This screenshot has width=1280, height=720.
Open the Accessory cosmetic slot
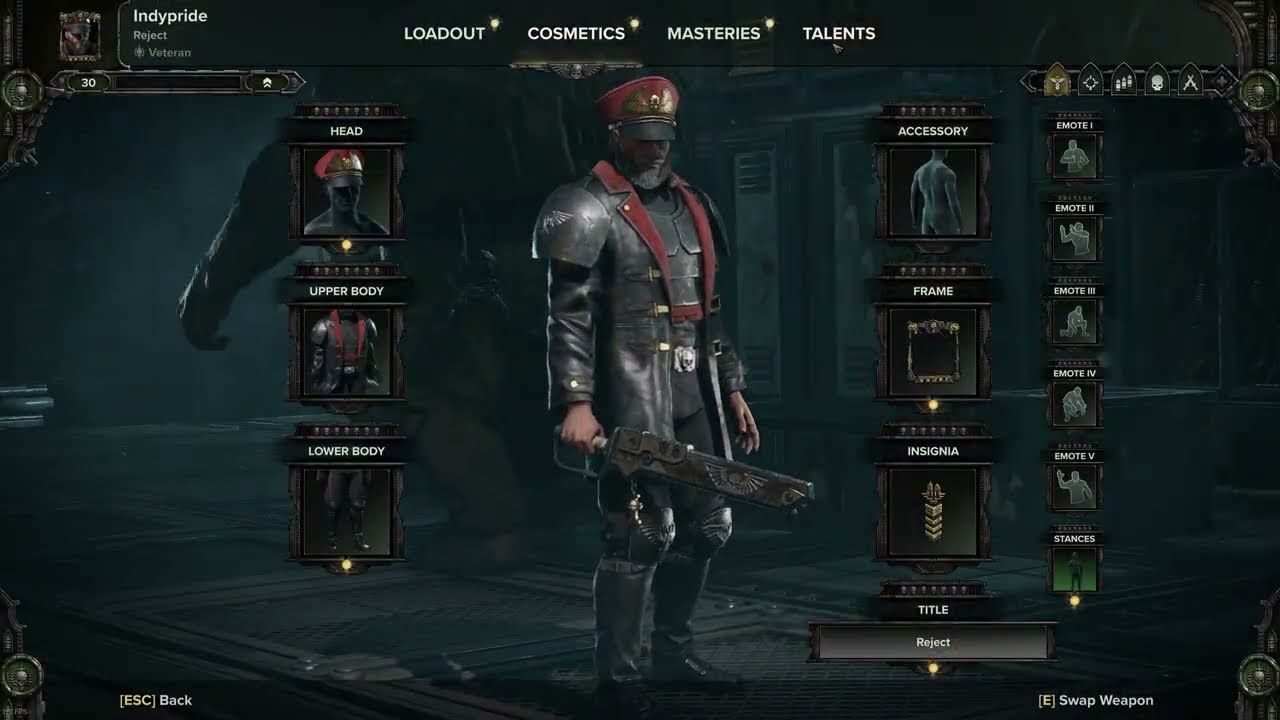coord(933,192)
